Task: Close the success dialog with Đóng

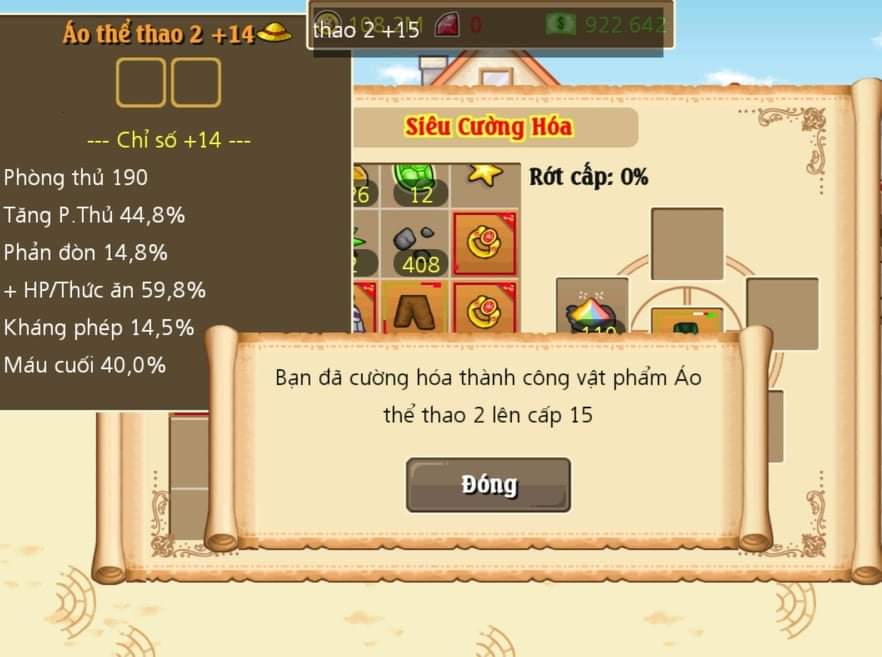Action: pos(488,485)
